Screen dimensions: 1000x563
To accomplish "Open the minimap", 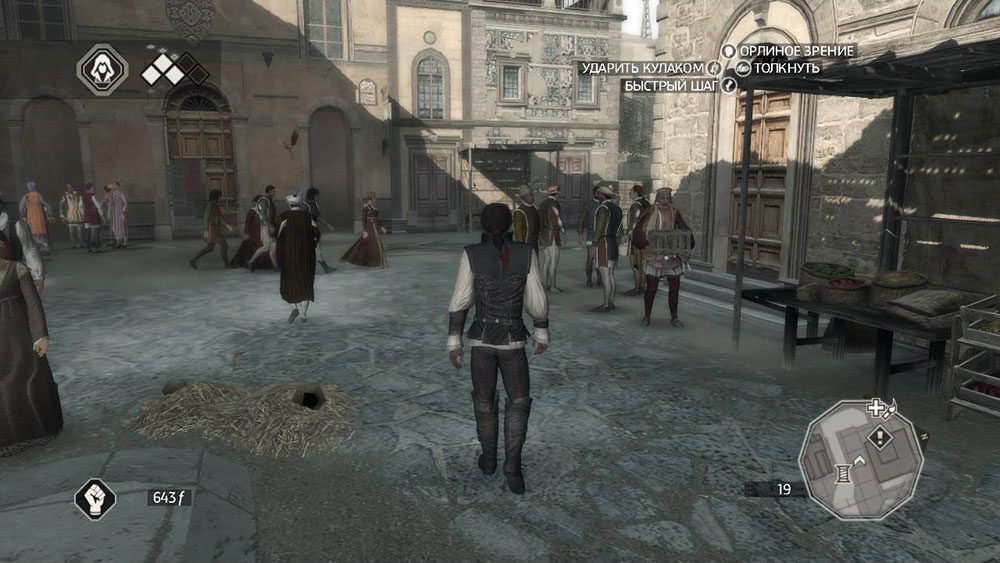I will [859, 459].
